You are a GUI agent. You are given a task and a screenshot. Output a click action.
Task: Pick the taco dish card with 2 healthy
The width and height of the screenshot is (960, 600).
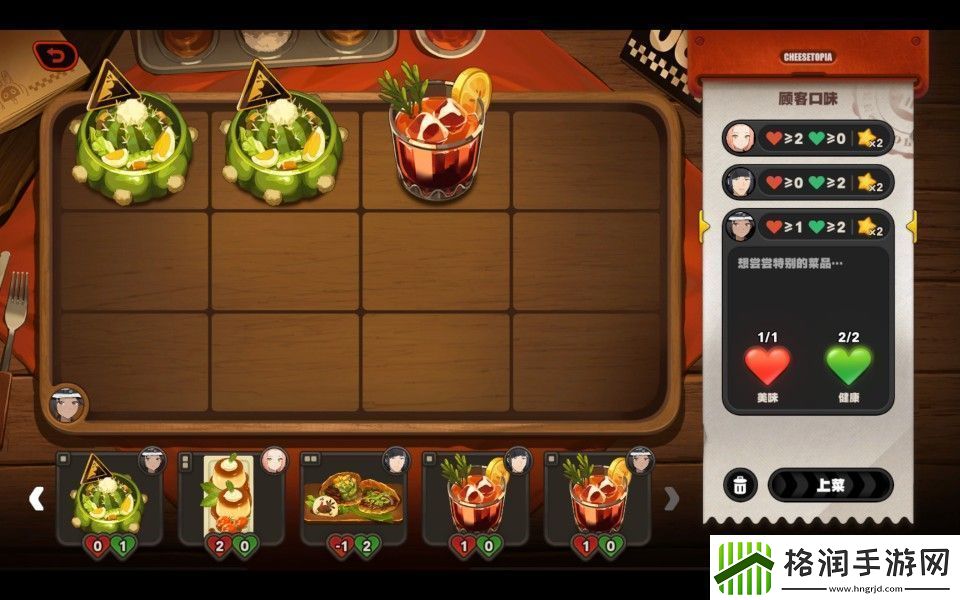354,497
